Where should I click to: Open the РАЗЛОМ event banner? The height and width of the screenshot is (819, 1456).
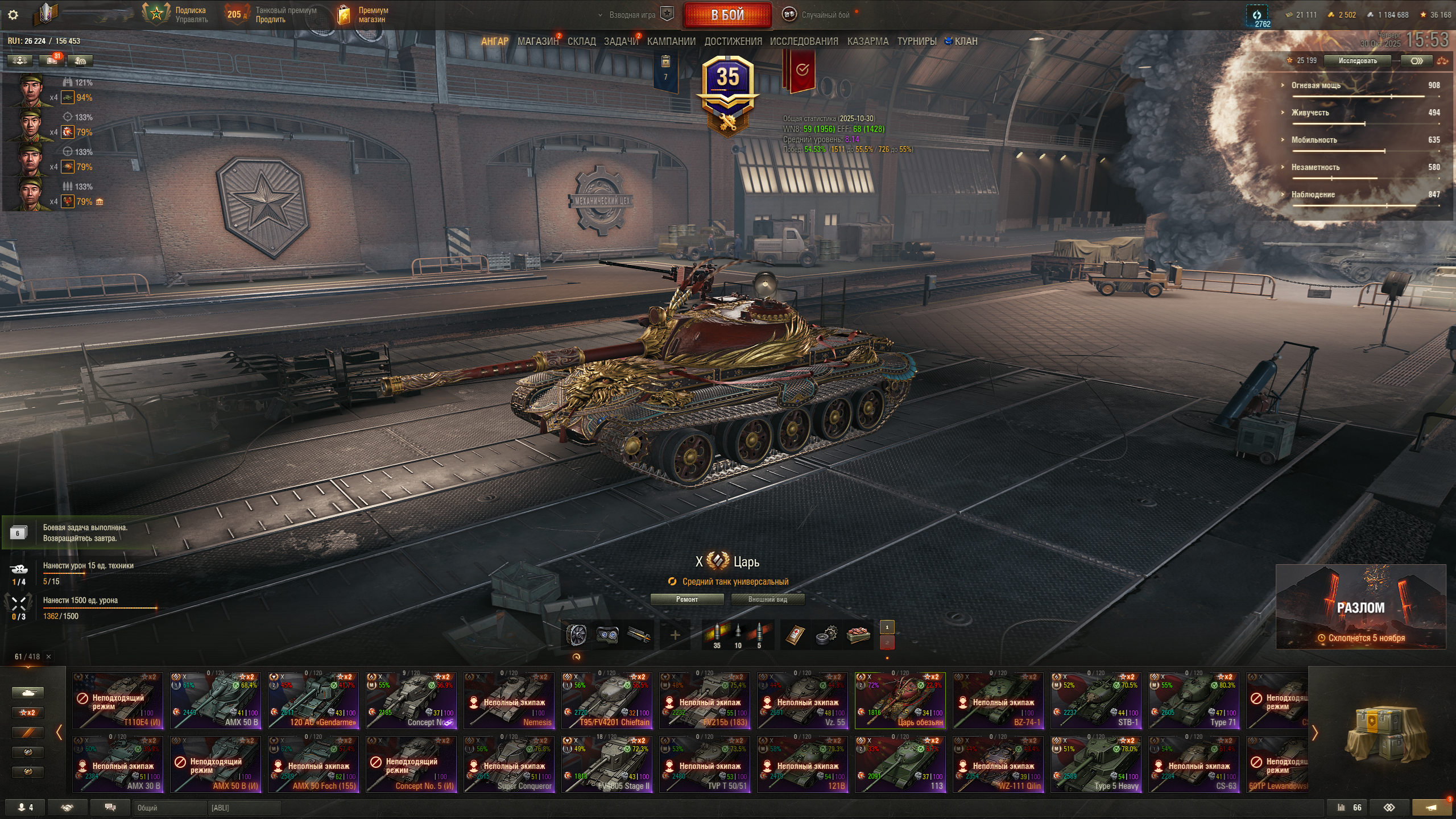click(1360, 606)
